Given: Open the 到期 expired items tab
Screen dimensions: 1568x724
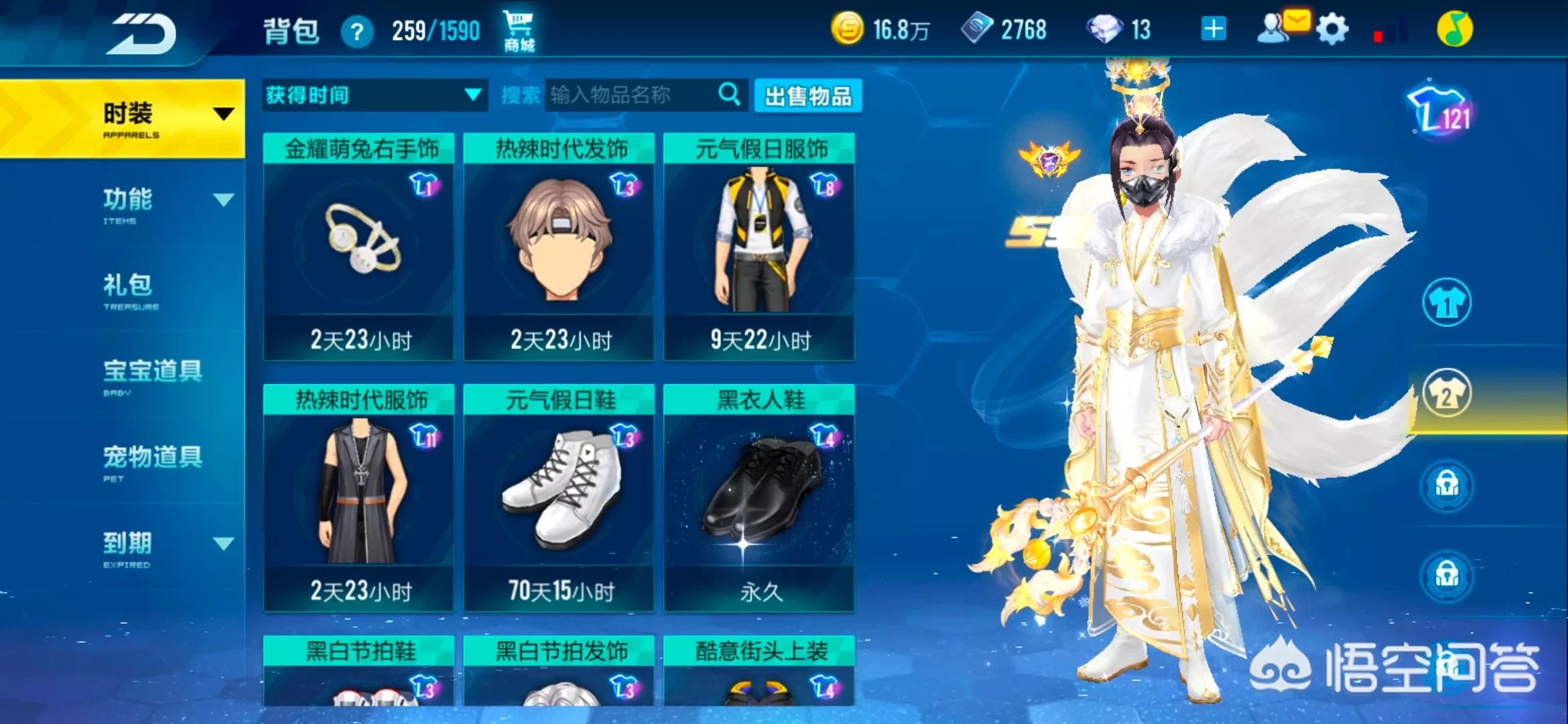Looking at the screenshot, I should [127, 546].
